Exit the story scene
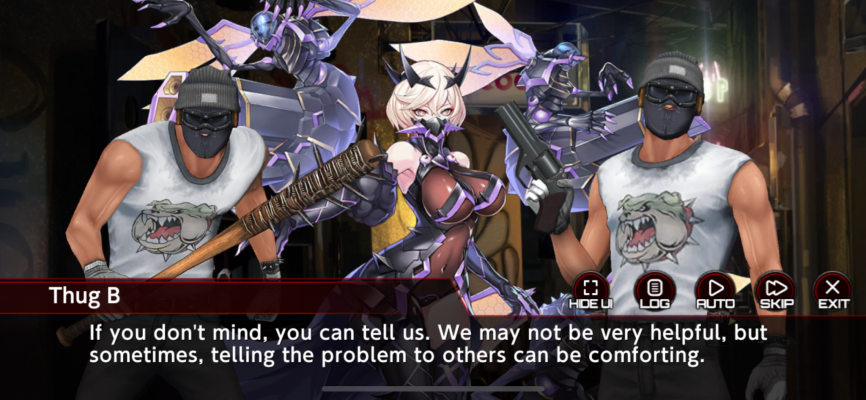 click(x=833, y=290)
